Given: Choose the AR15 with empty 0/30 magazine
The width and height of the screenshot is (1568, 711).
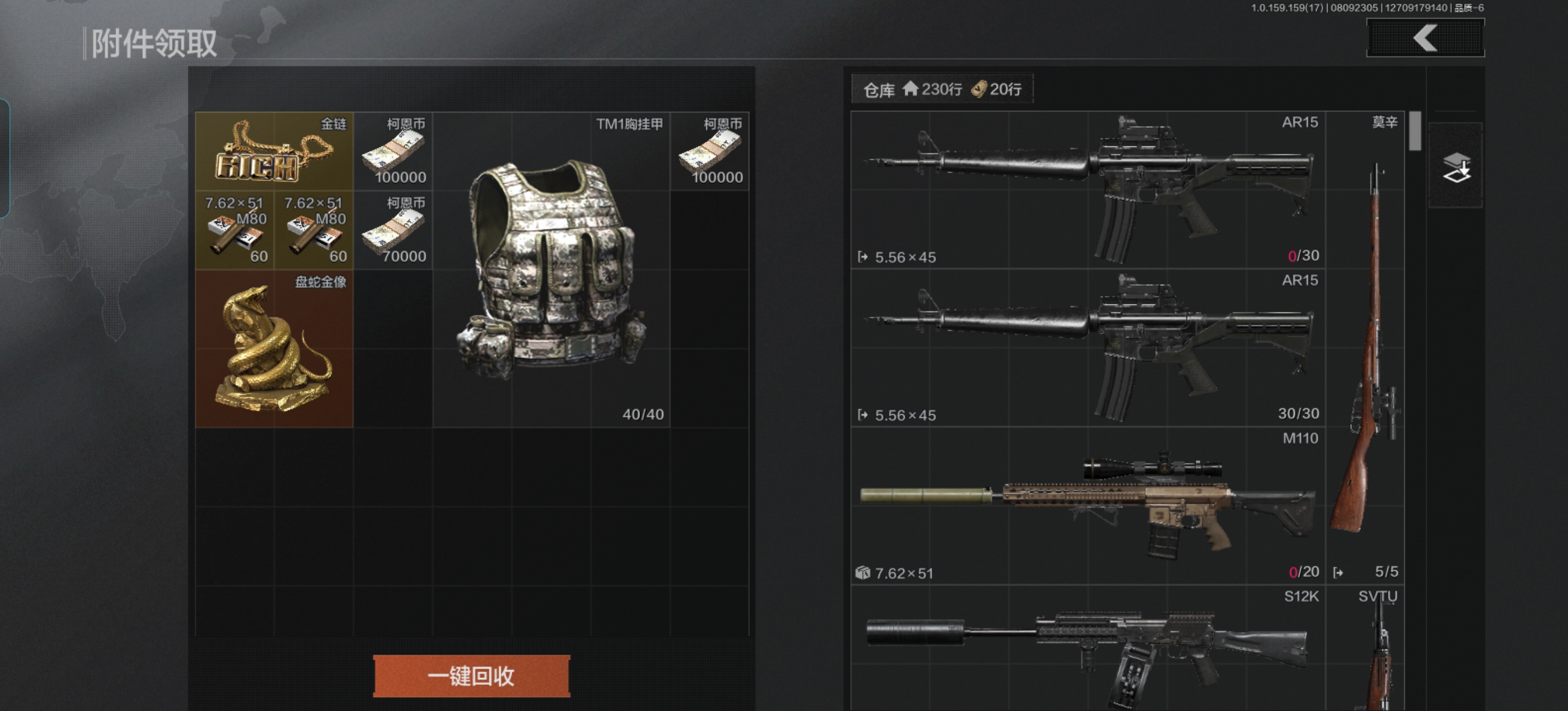Looking at the screenshot, I should click(1088, 190).
